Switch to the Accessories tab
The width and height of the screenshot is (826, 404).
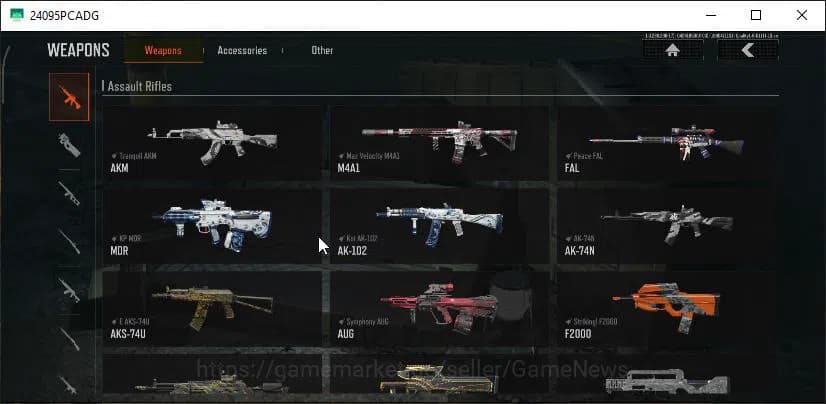242,50
